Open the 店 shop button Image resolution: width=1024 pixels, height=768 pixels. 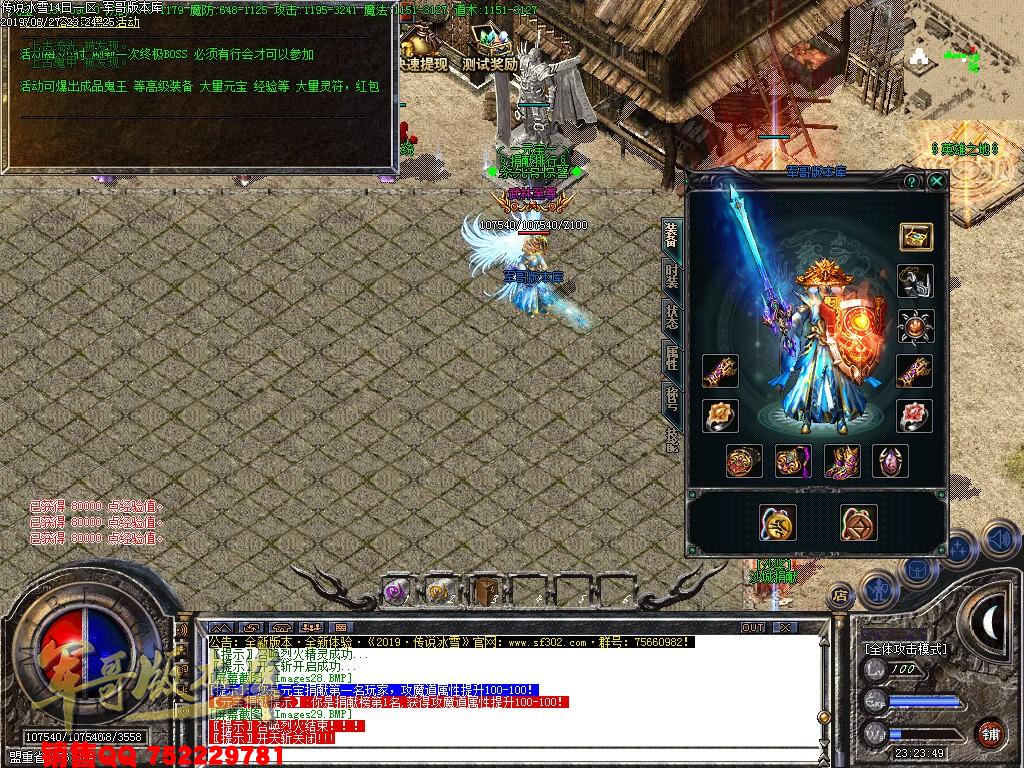click(840, 596)
